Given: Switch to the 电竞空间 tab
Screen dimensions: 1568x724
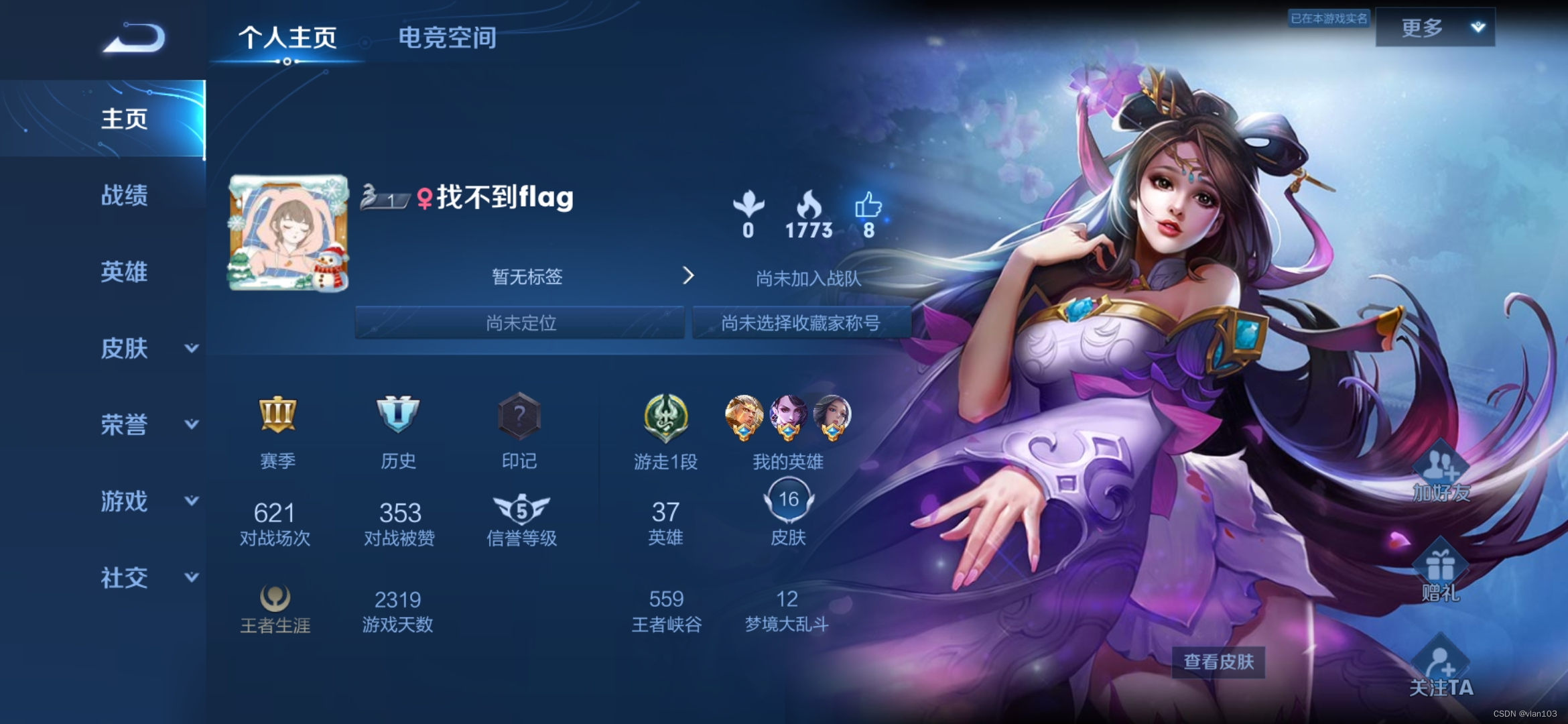Looking at the screenshot, I should pos(447,37).
